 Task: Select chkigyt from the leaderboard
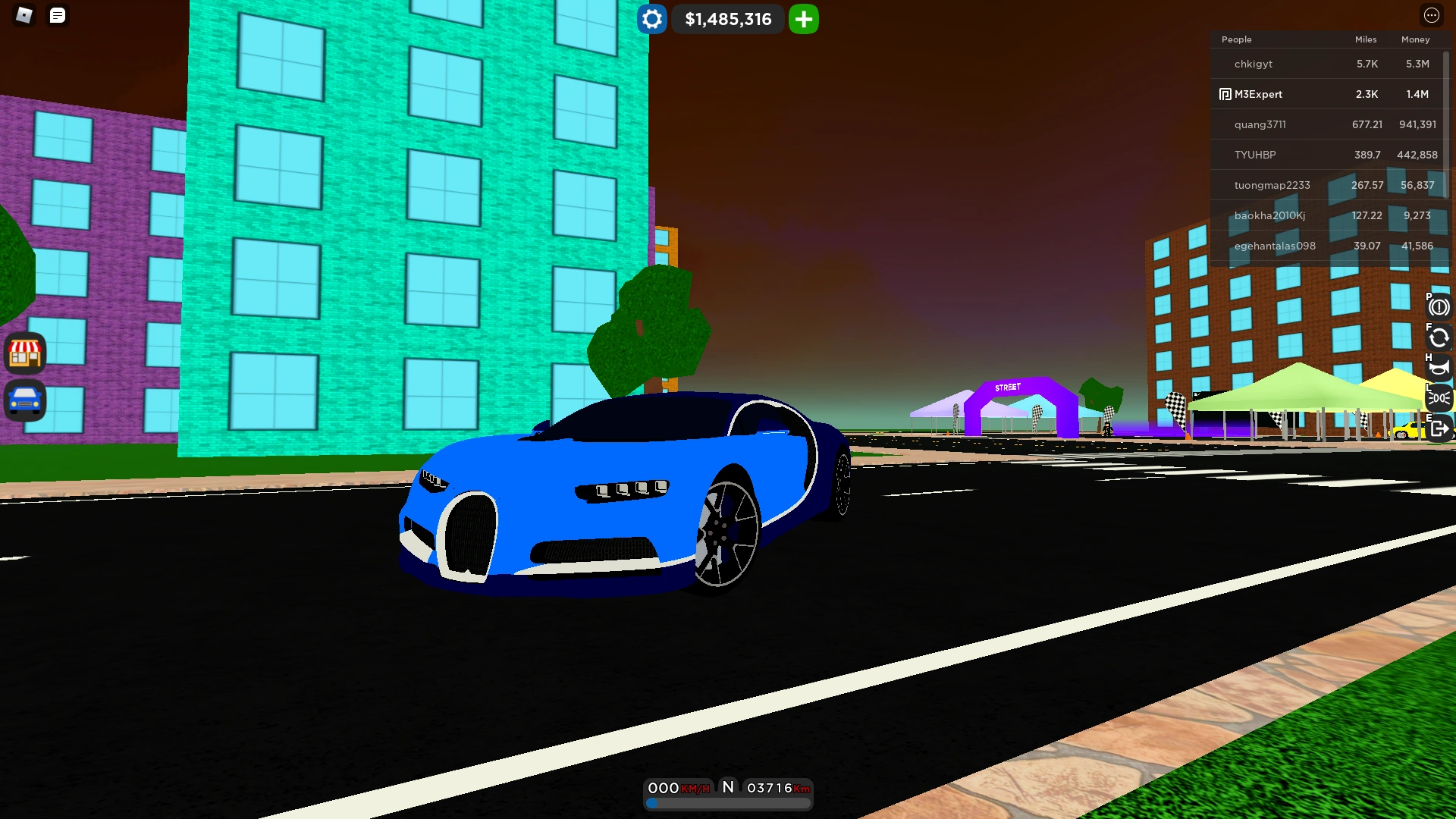(x=1253, y=64)
